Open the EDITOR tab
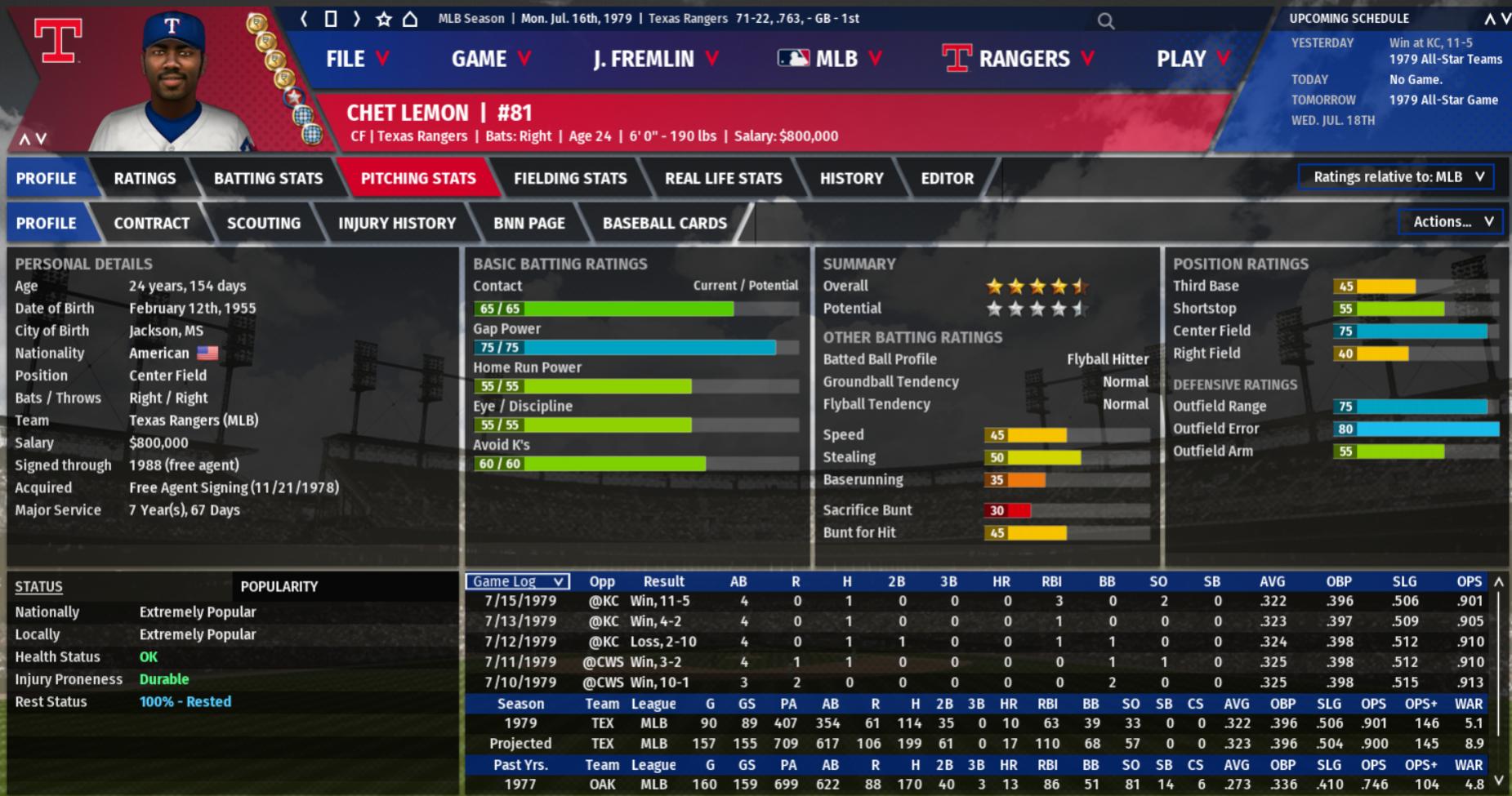The image size is (1512, 796). (947, 178)
